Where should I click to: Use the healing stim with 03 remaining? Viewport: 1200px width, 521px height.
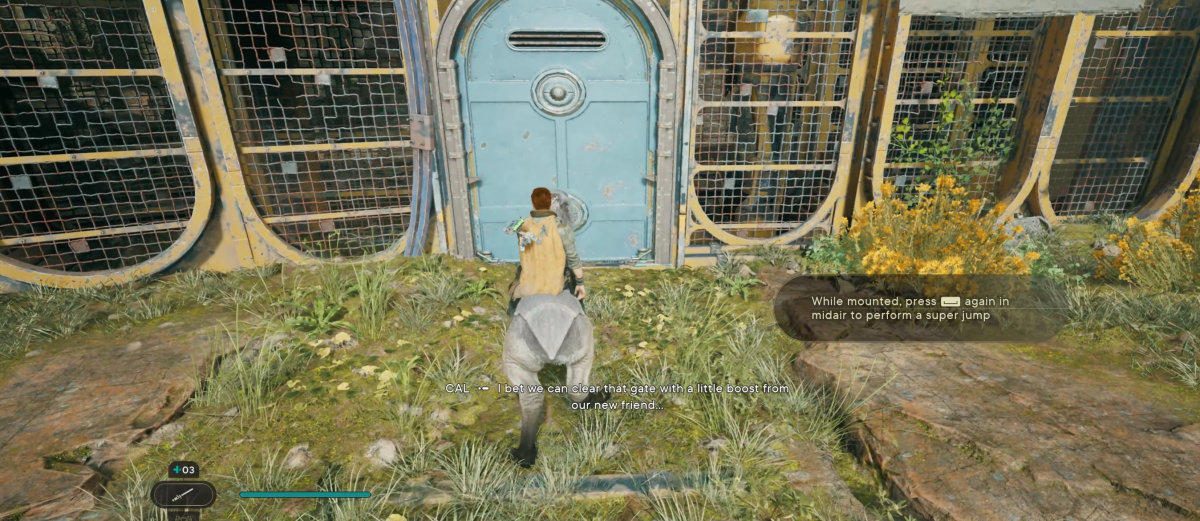pyautogui.click(x=183, y=470)
